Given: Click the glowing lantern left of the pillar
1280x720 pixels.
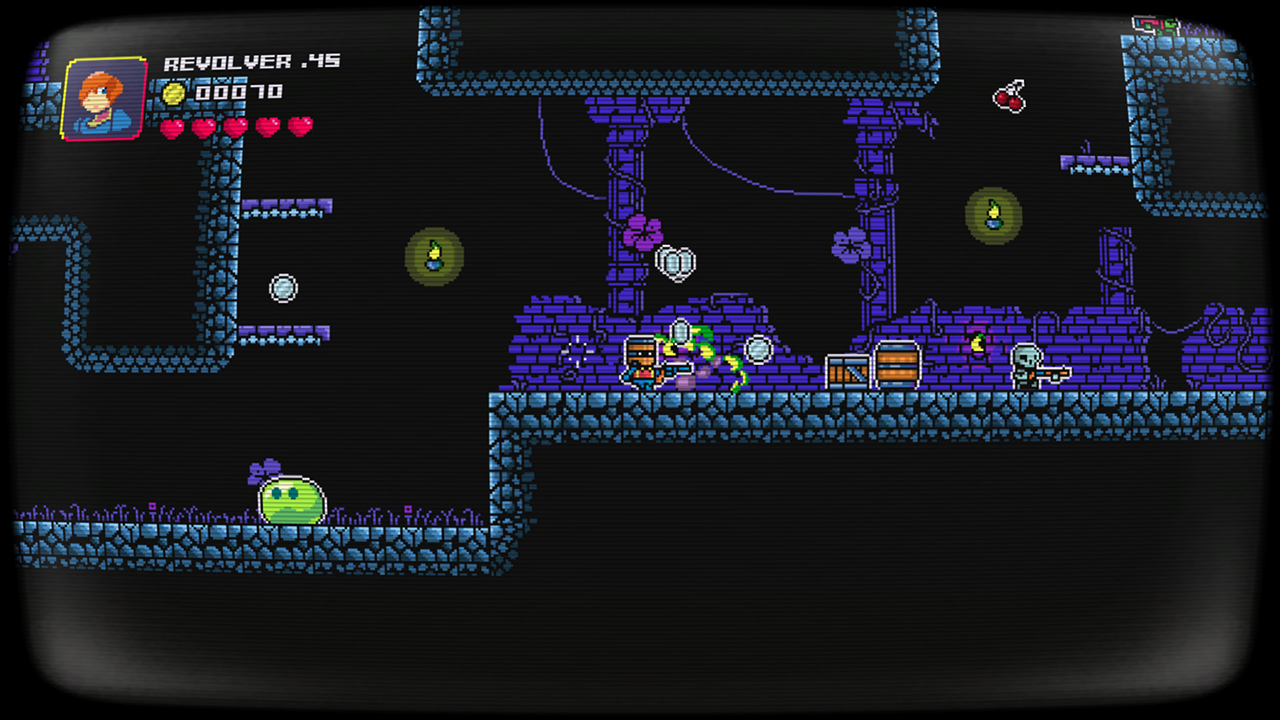Looking at the screenshot, I should (434, 257).
